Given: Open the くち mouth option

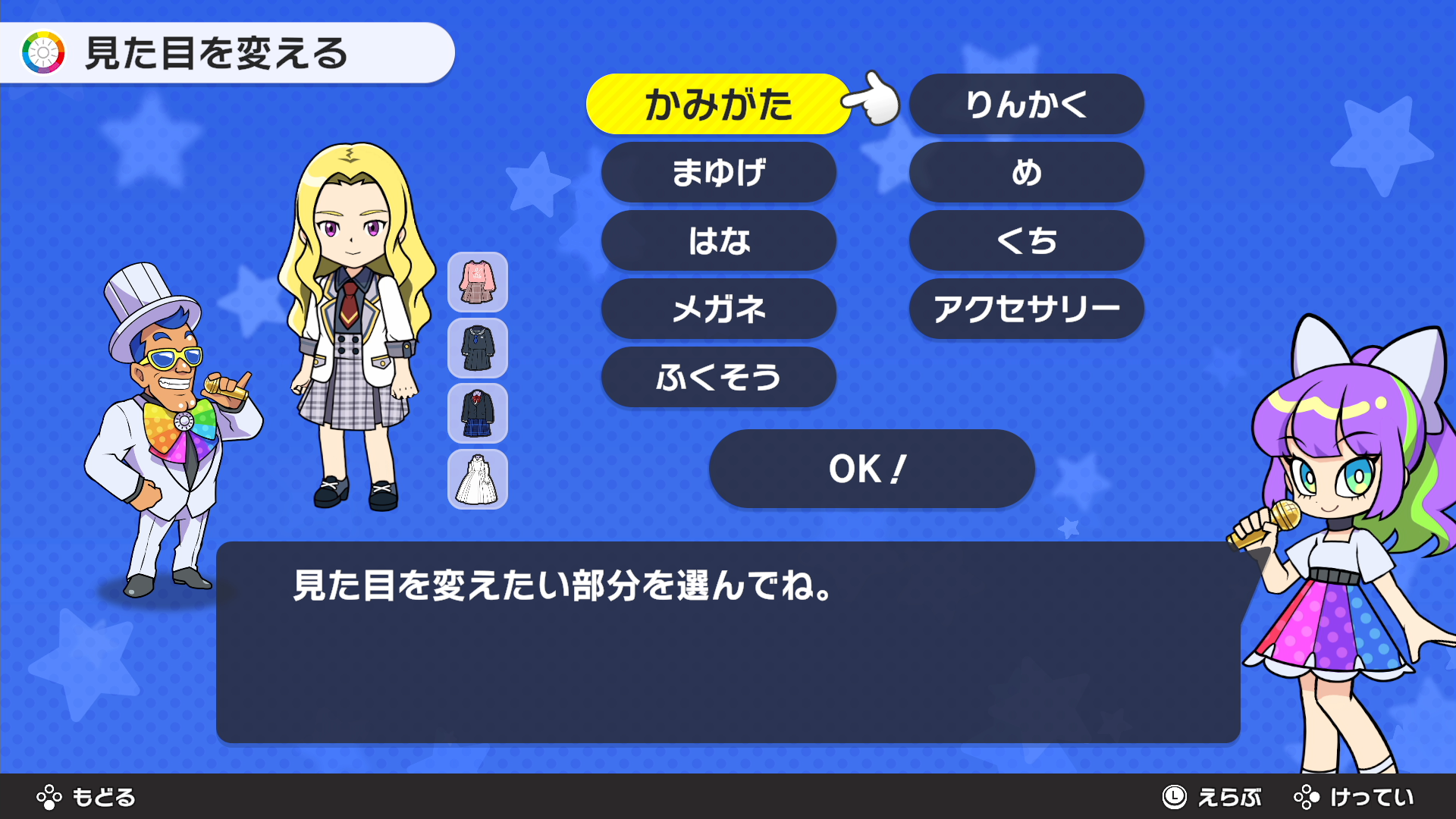Looking at the screenshot, I should point(1026,241).
